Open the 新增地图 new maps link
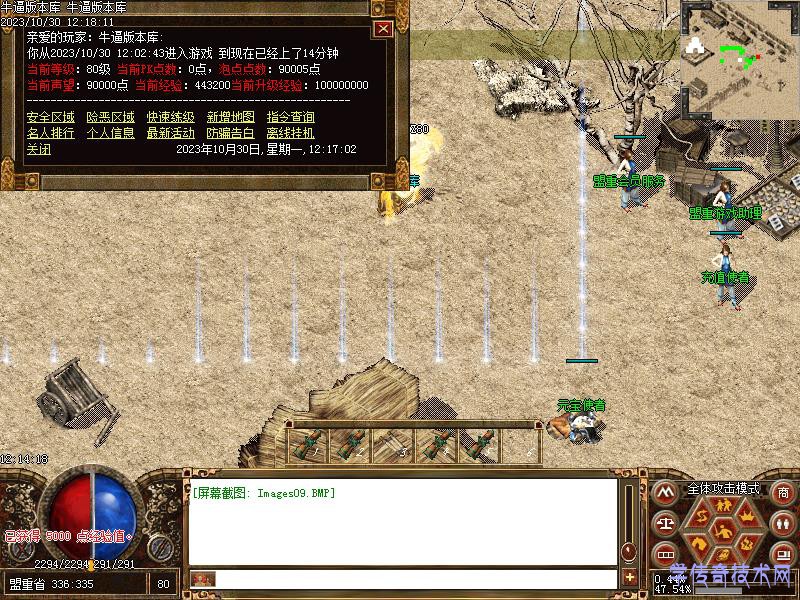800x600 pixels. coord(230,117)
